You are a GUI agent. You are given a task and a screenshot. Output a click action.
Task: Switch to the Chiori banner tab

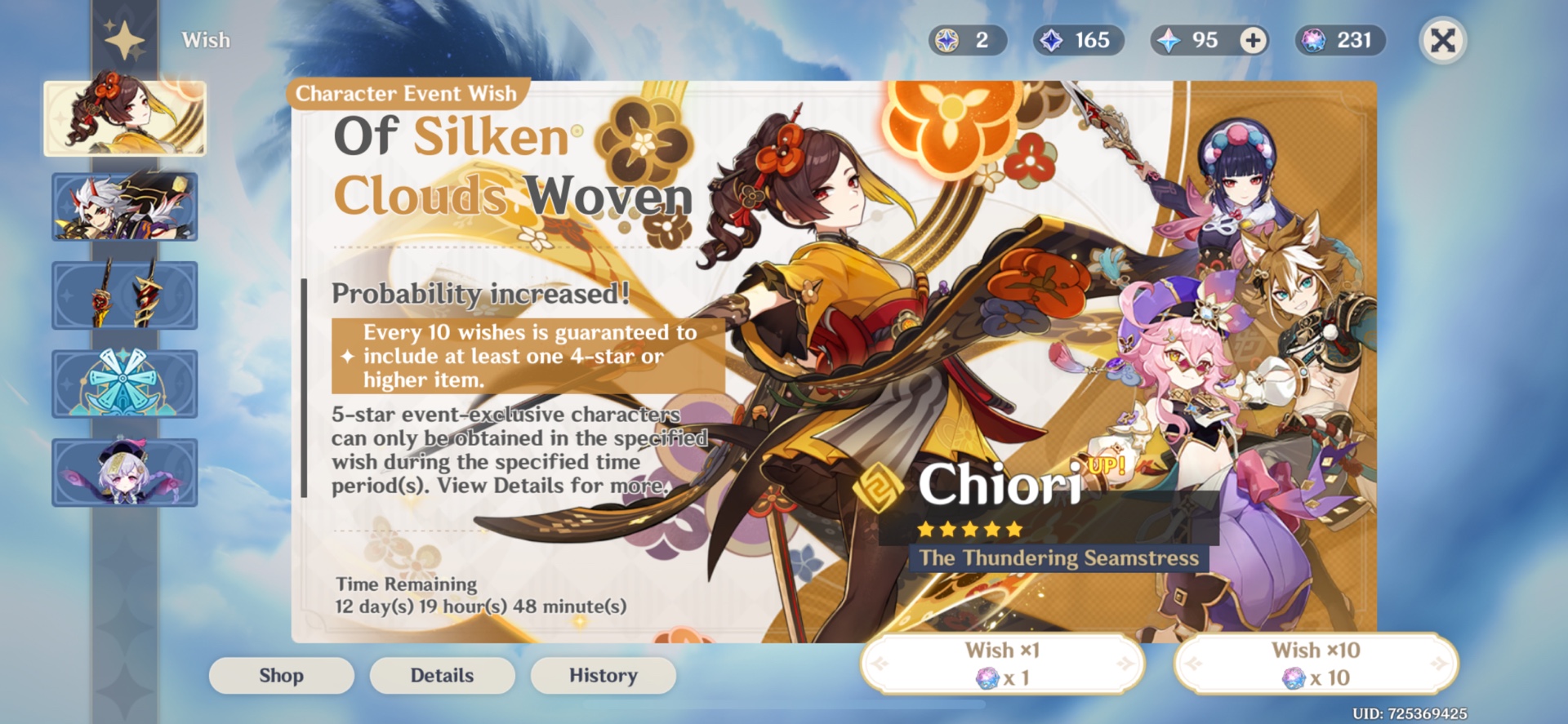pos(124,117)
